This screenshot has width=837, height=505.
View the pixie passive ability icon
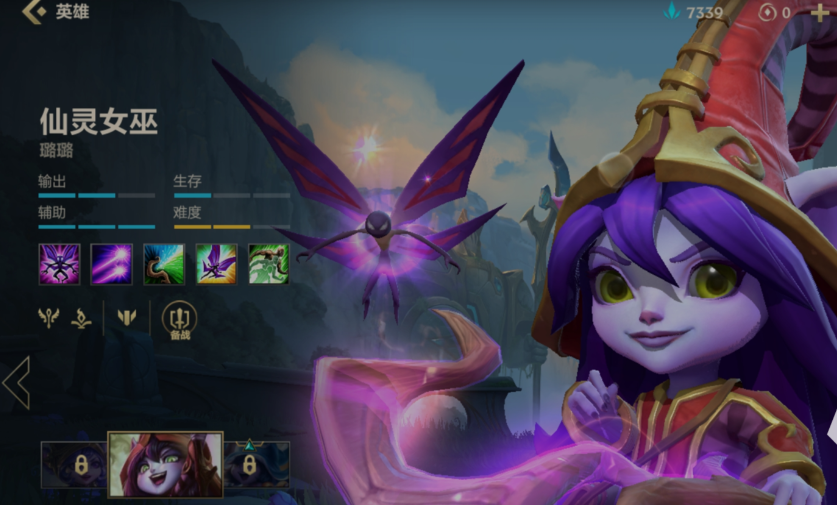coord(59,264)
